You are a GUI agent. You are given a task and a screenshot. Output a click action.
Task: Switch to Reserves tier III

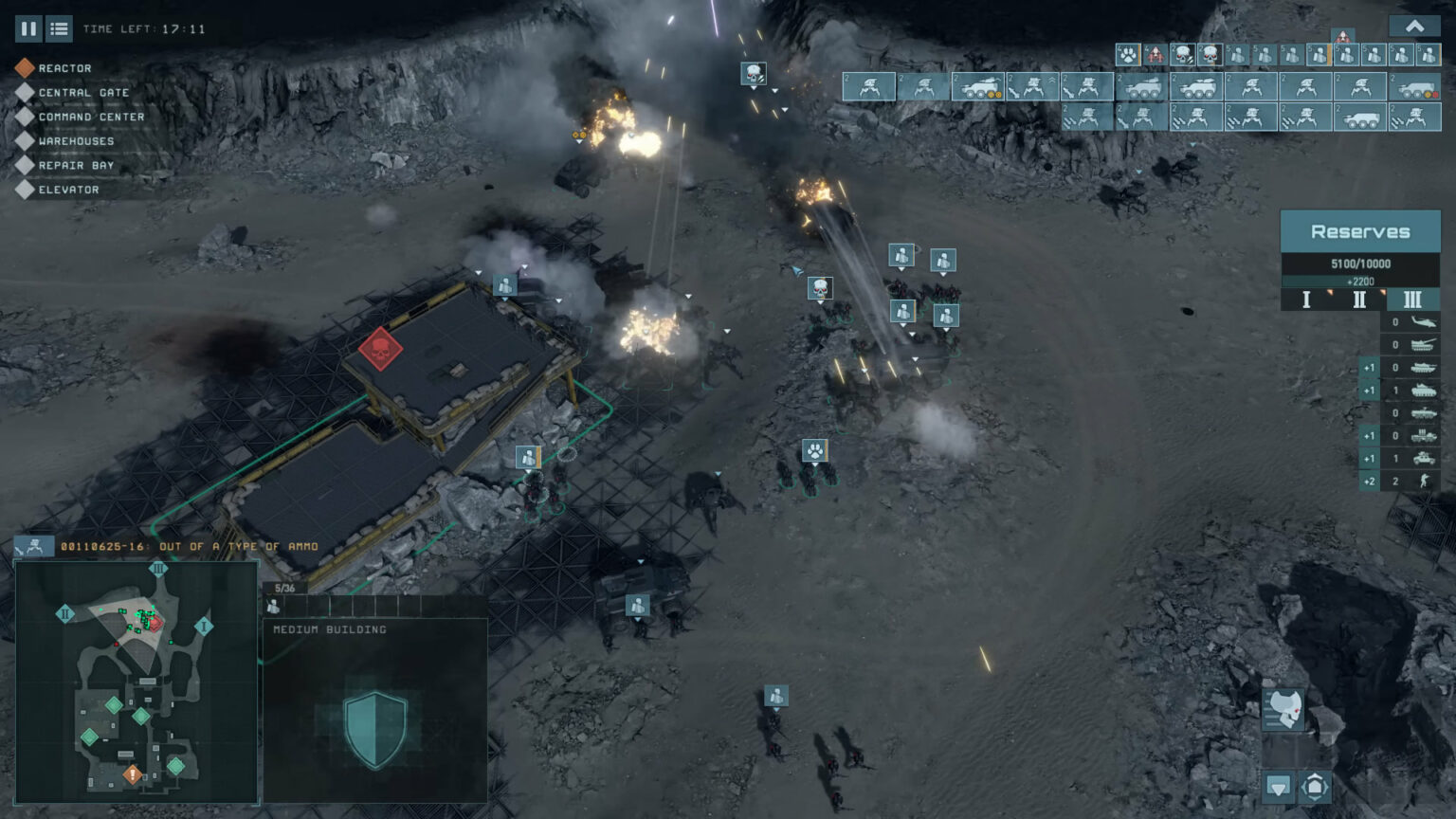tap(1411, 299)
